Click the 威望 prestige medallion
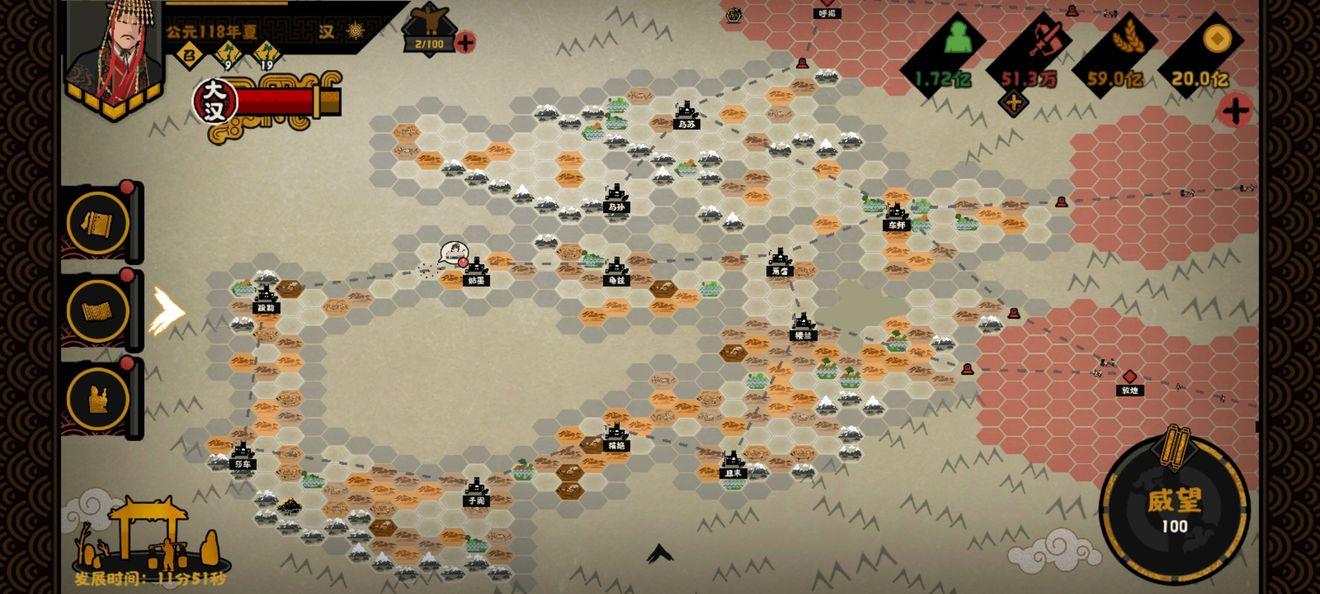 coord(1174,508)
